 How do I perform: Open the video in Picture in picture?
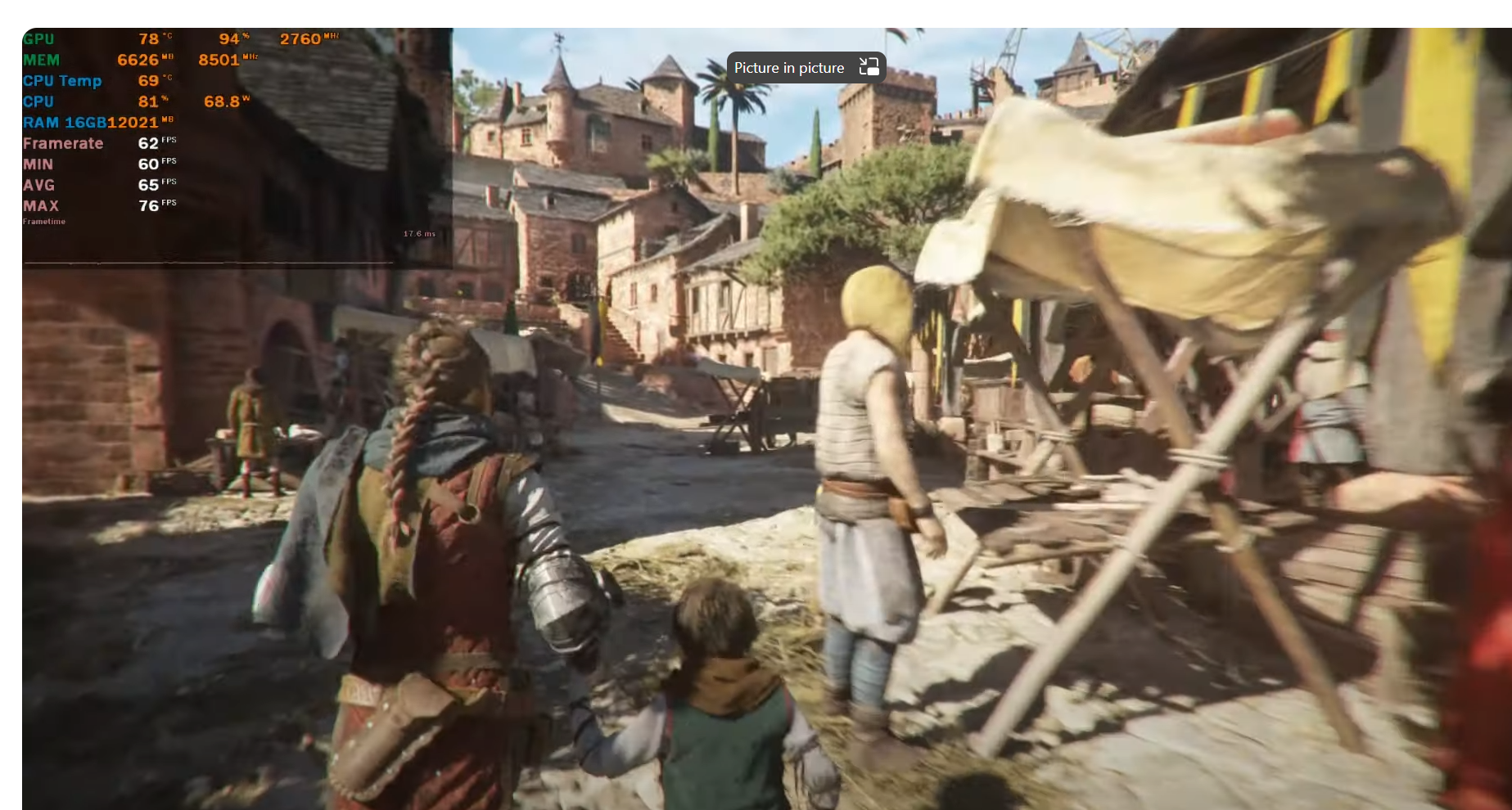click(x=806, y=68)
